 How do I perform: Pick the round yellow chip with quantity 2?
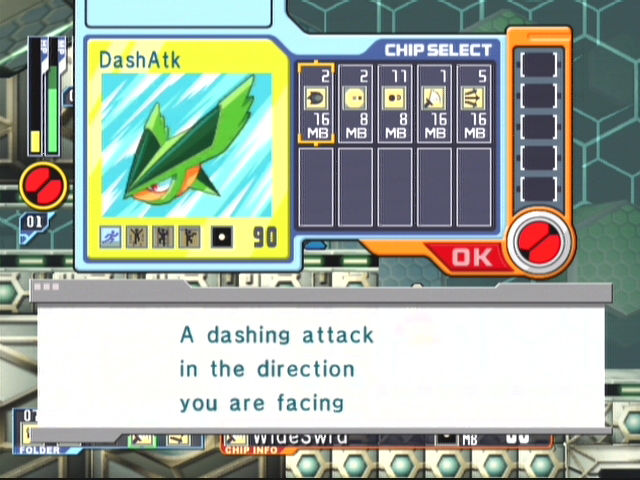pos(354,101)
